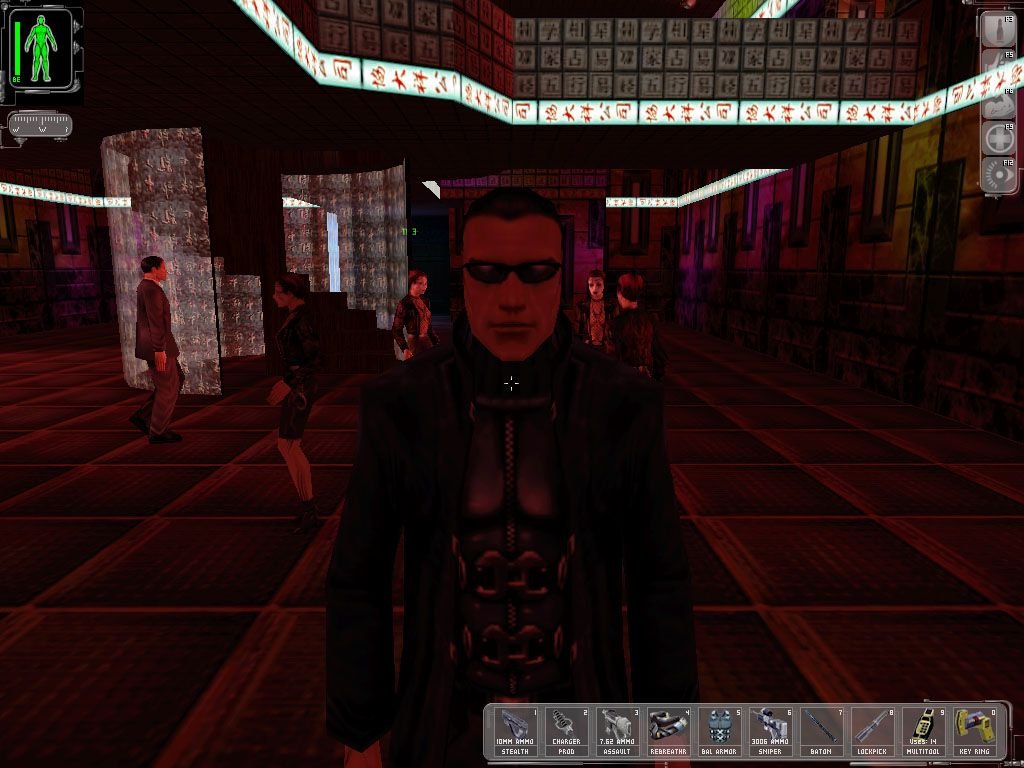The image size is (1024, 768).
Task: Click the compass strip
Action: point(40,126)
